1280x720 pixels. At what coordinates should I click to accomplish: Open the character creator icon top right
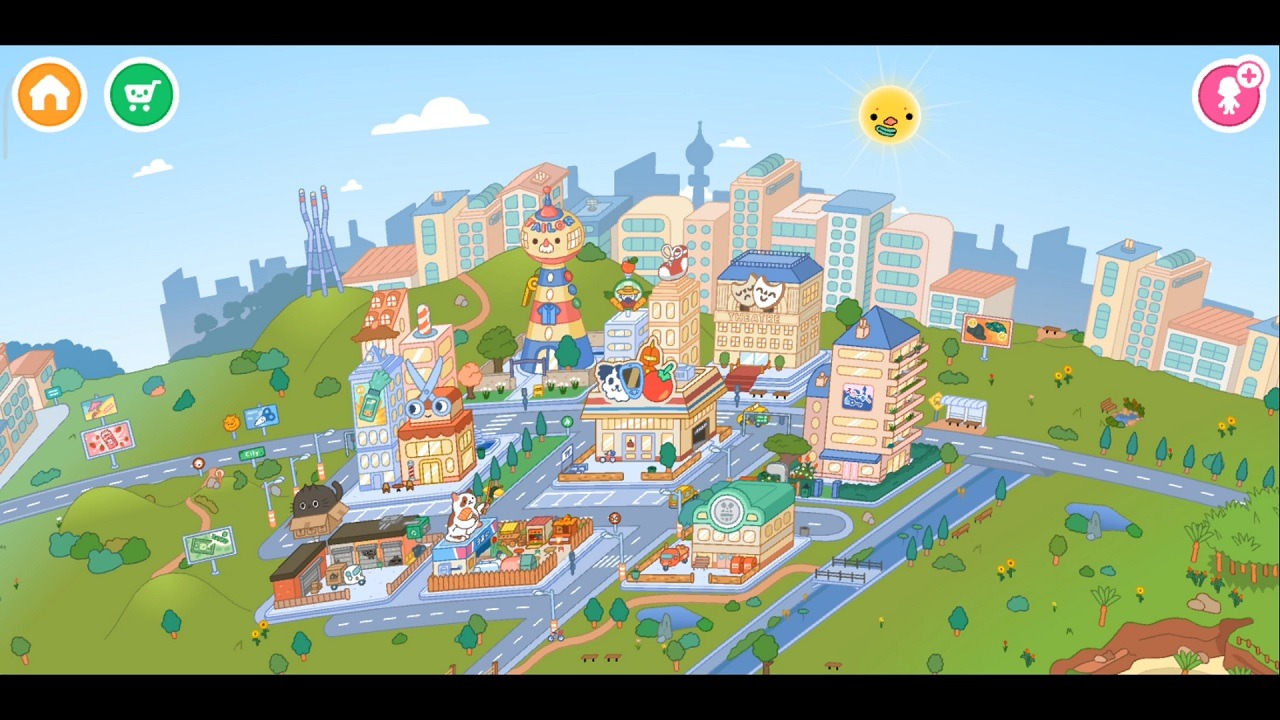1228,92
